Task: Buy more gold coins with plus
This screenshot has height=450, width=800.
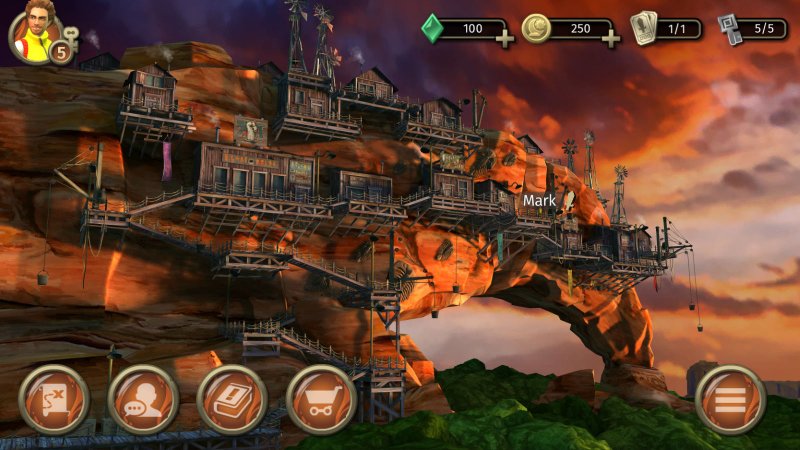Action: tap(609, 39)
